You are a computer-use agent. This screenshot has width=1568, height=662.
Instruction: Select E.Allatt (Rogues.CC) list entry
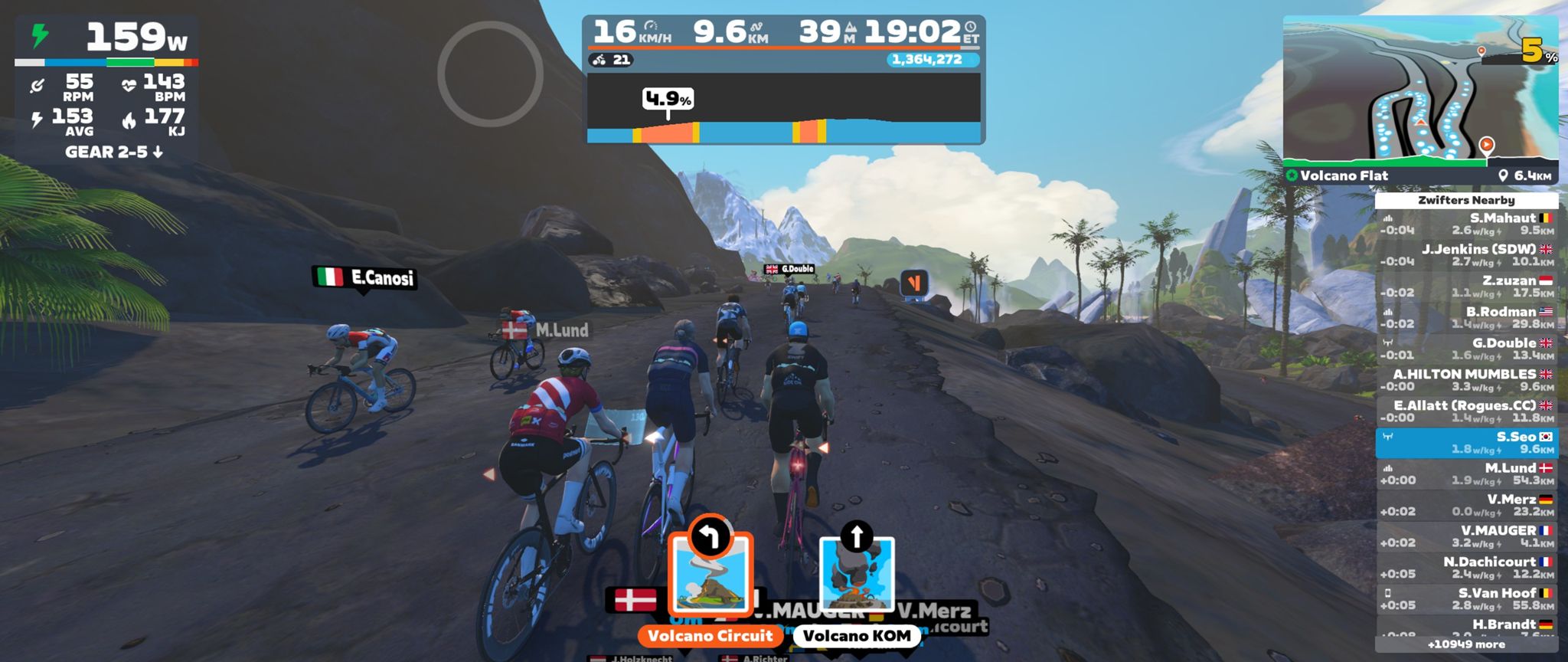1466,411
